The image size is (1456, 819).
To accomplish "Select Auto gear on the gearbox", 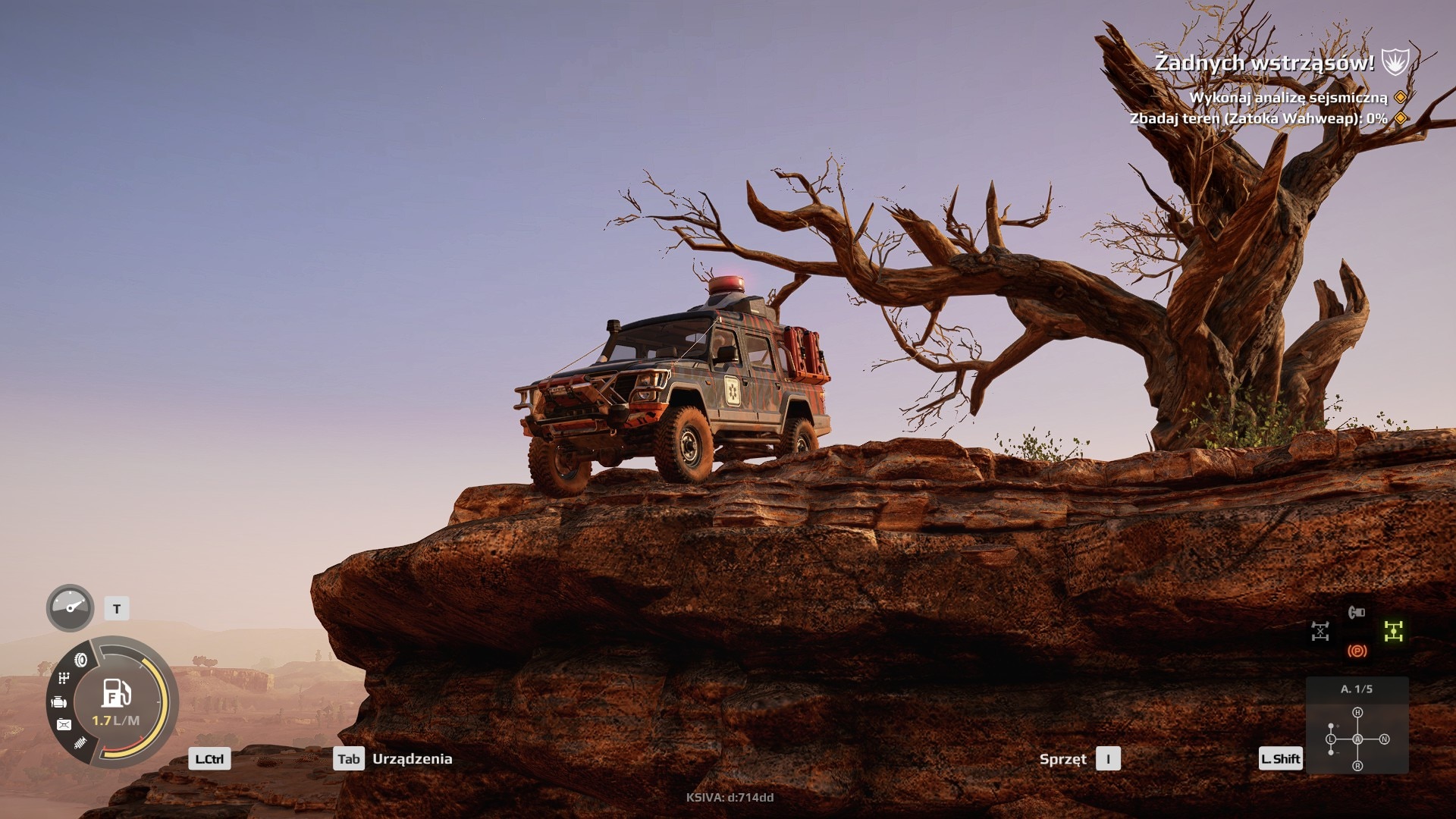I will [1357, 739].
